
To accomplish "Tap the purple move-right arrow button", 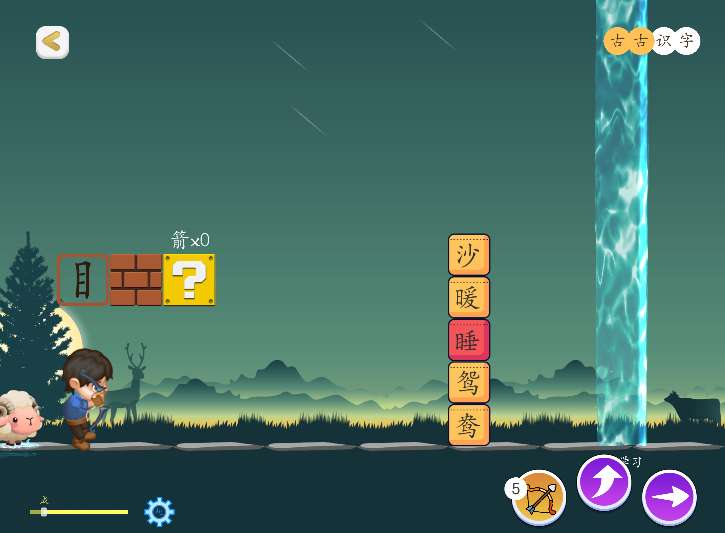I will click(x=669, y=497).
